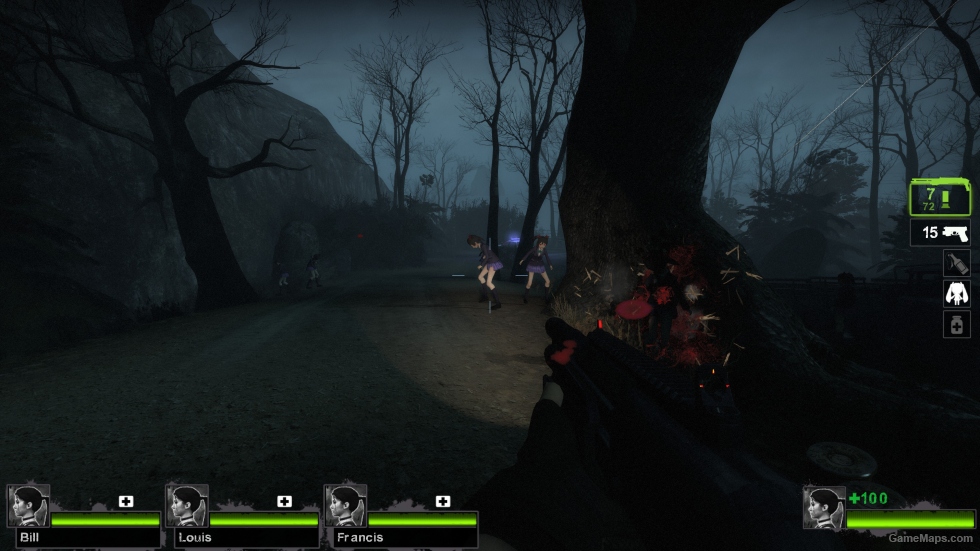Click Francis's first aid kit indicator

tap(443, 501)
